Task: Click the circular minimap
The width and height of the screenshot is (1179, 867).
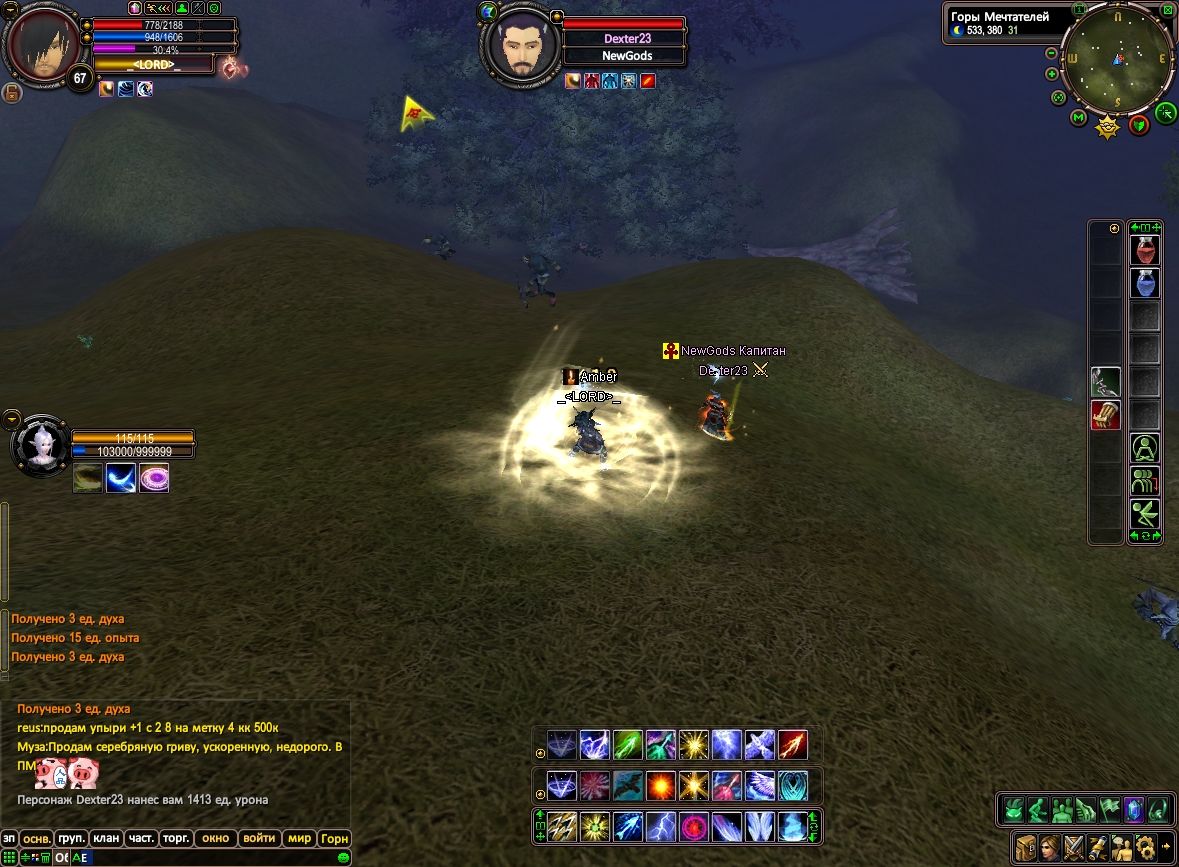Action: tap(1118, 59)
